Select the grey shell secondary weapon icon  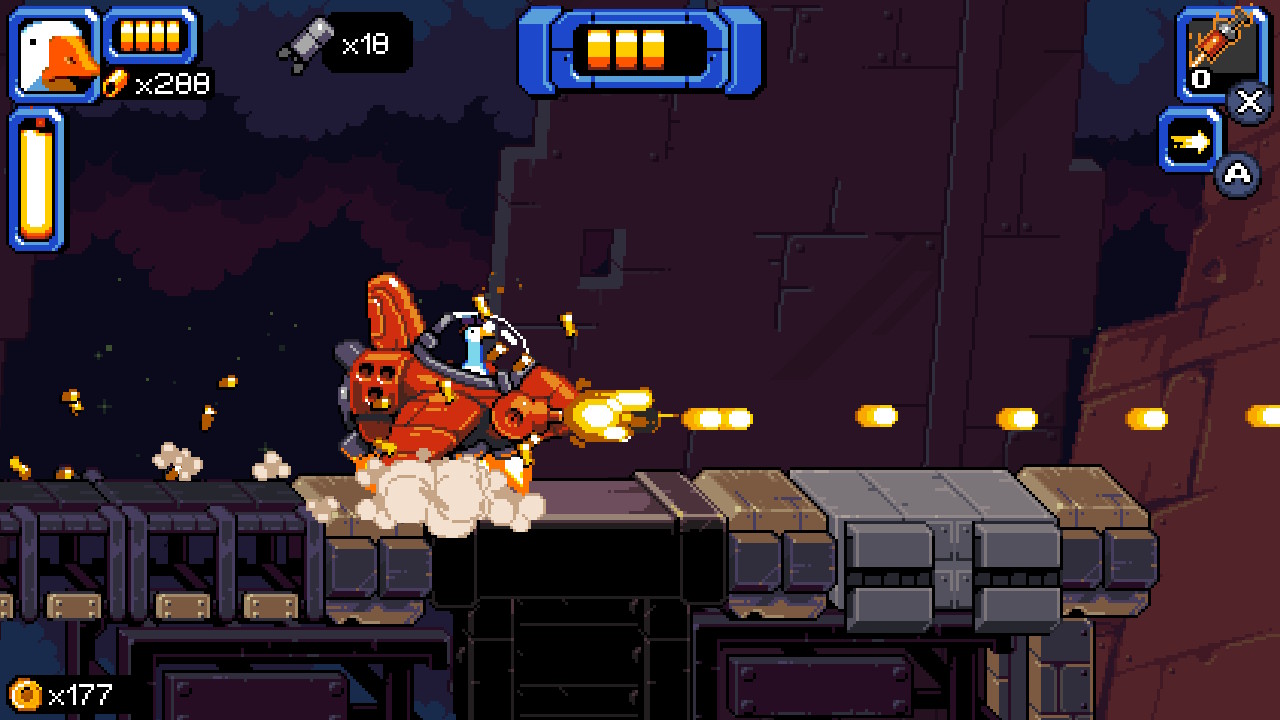coord(304,44)
